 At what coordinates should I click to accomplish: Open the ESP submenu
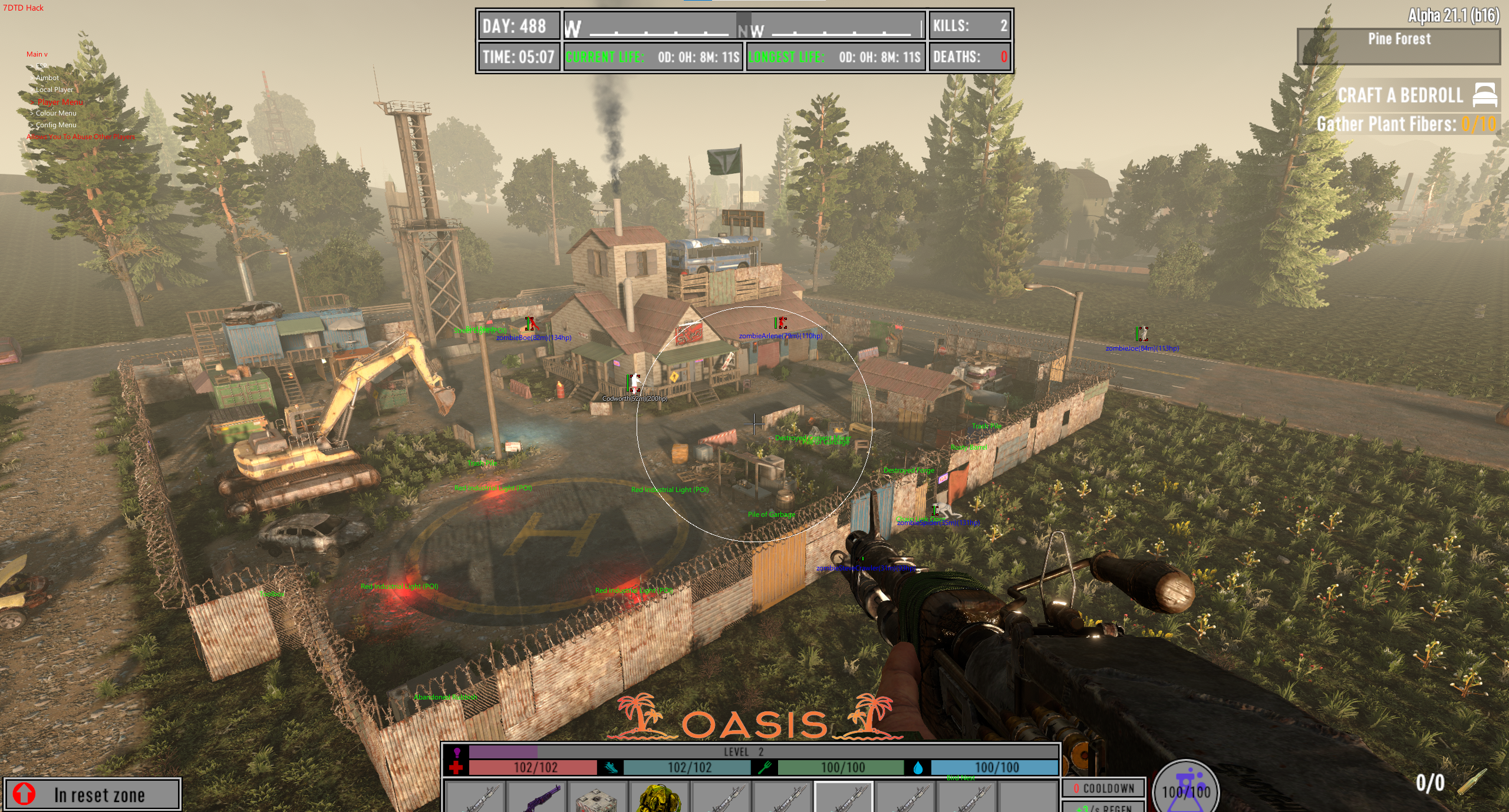pyautogui.click(x=41, y=66)
